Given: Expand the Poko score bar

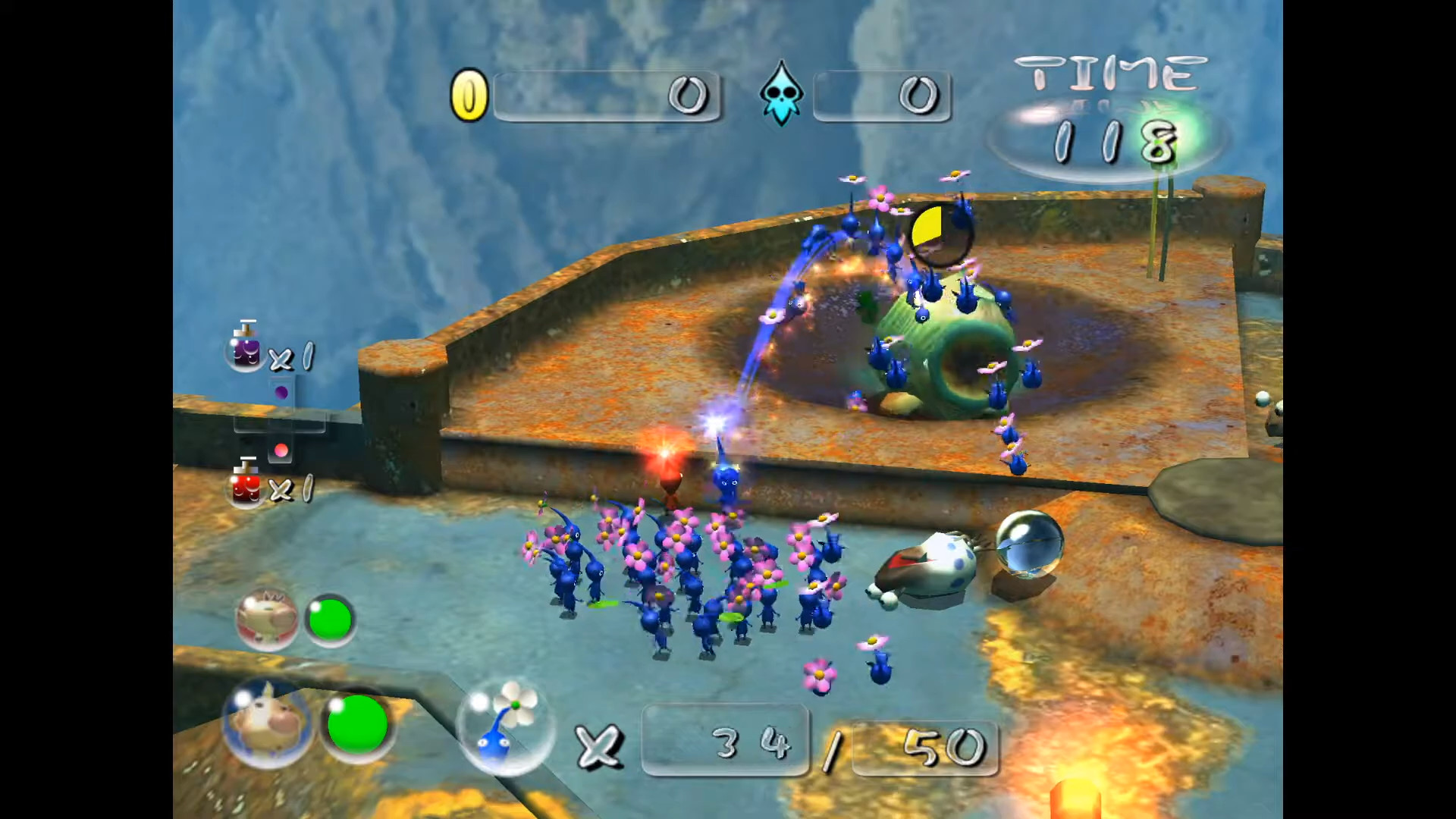Looking at the screenshot, I should (x=607, y=96).
